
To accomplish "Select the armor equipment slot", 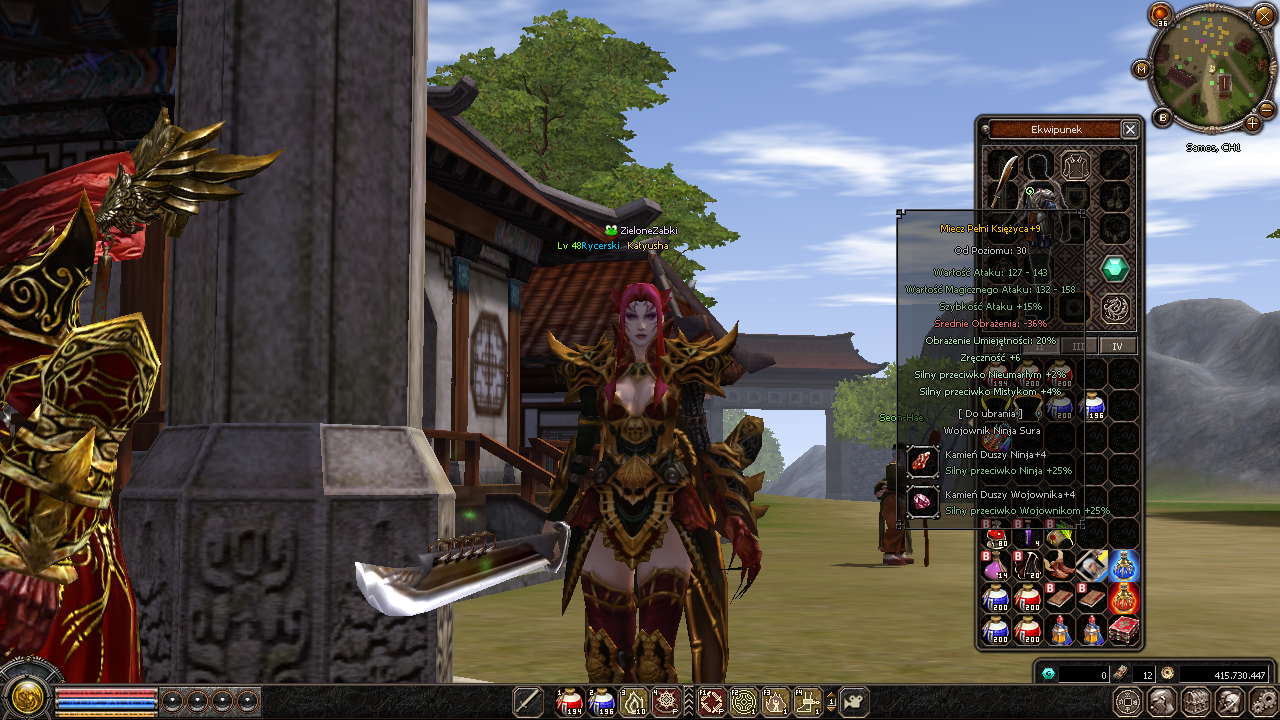I will [1076, 164].
